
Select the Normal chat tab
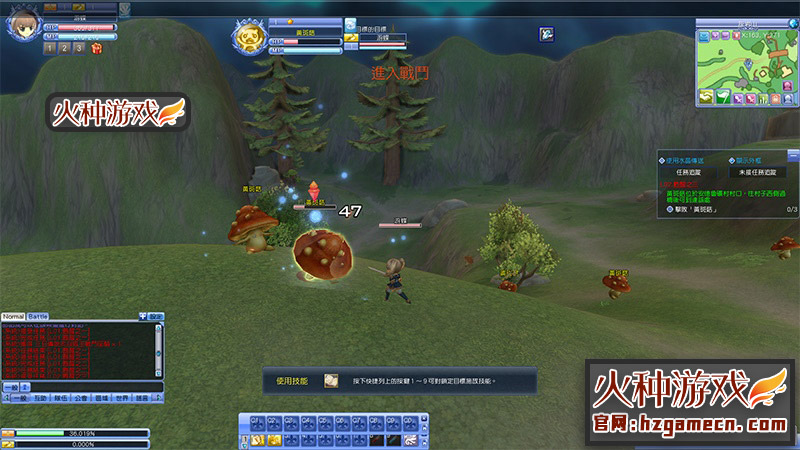pyautogui.click(x=13, y=316)
